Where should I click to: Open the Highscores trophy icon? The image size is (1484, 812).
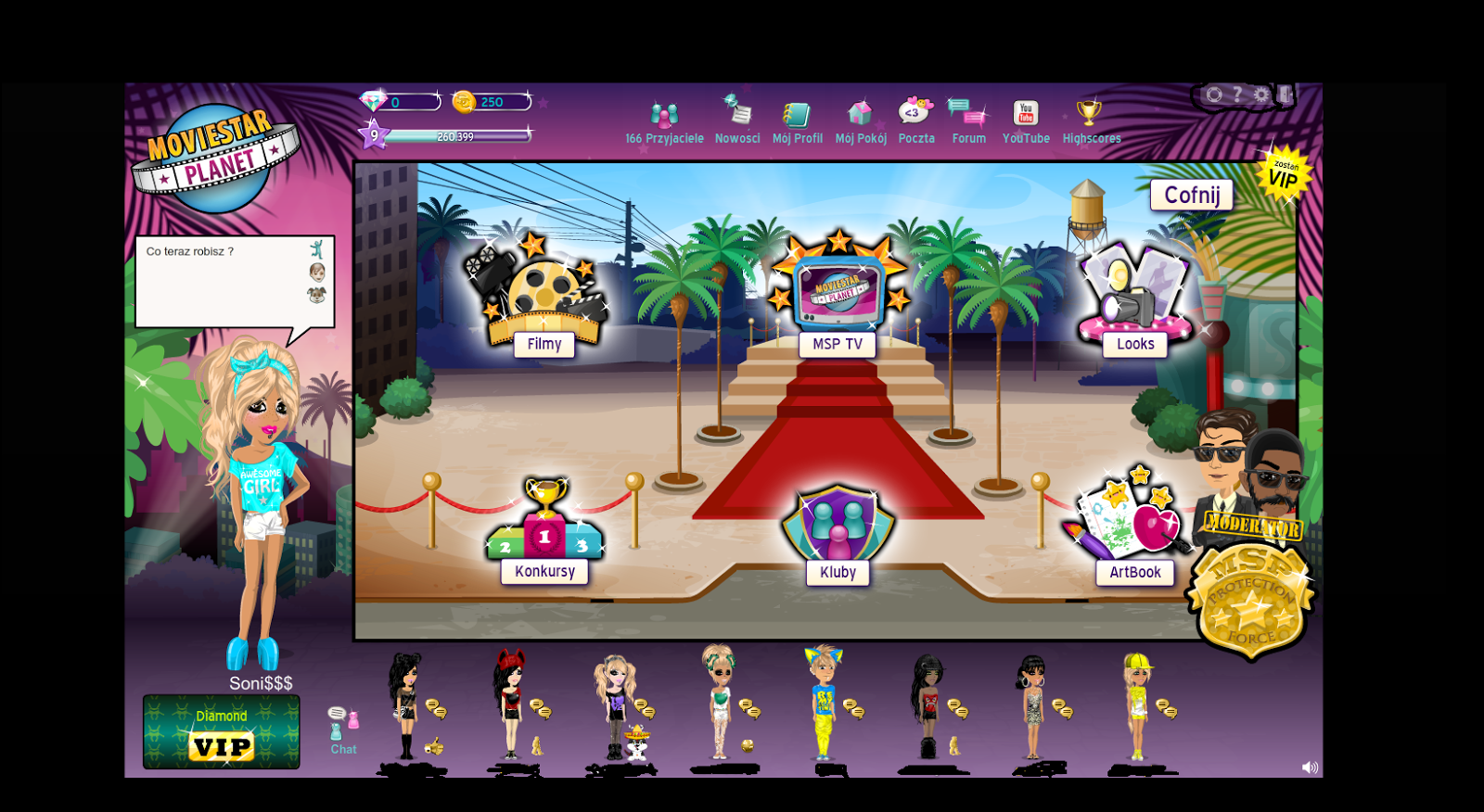(1091, 113)
